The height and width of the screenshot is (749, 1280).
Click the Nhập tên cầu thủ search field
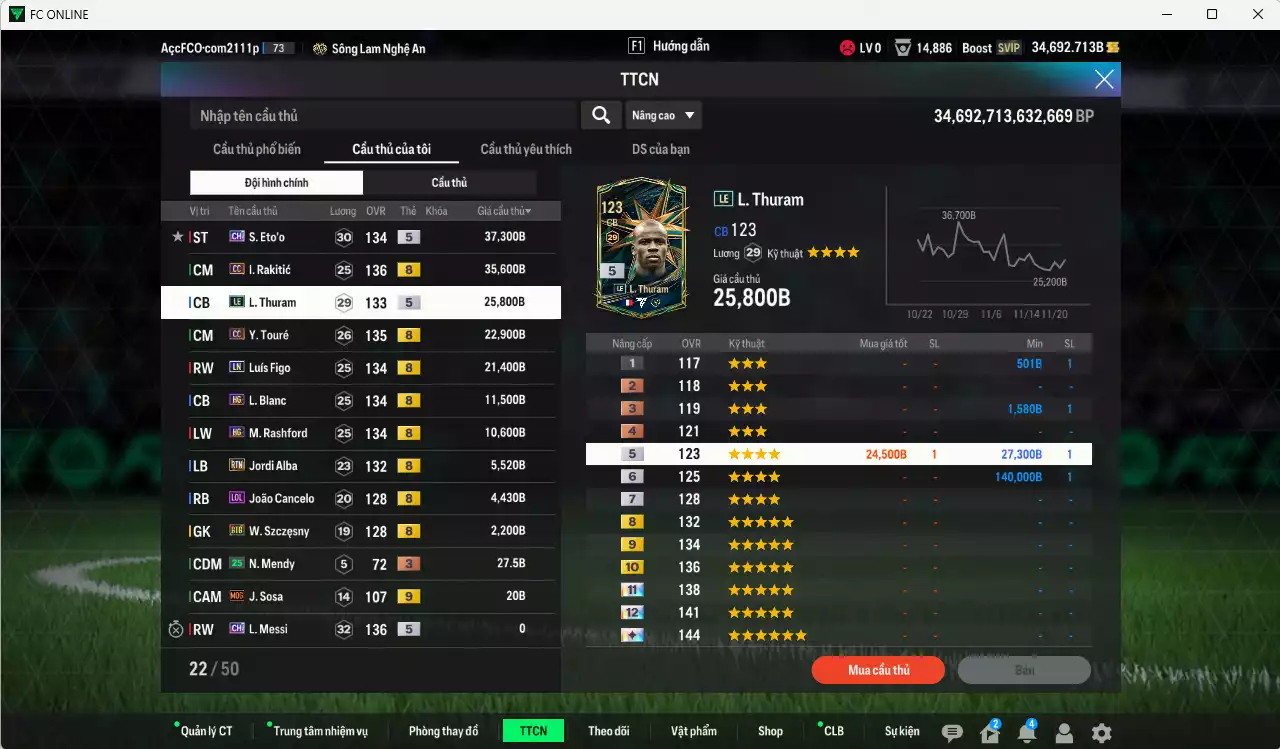point(380,115)
